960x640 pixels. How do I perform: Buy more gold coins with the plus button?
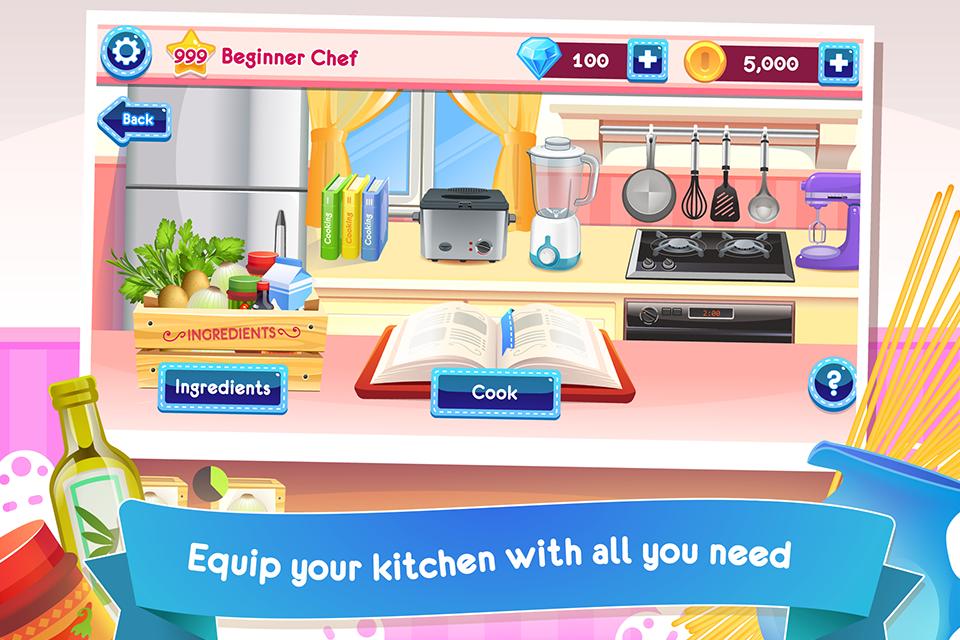click(x=838, y=64)
